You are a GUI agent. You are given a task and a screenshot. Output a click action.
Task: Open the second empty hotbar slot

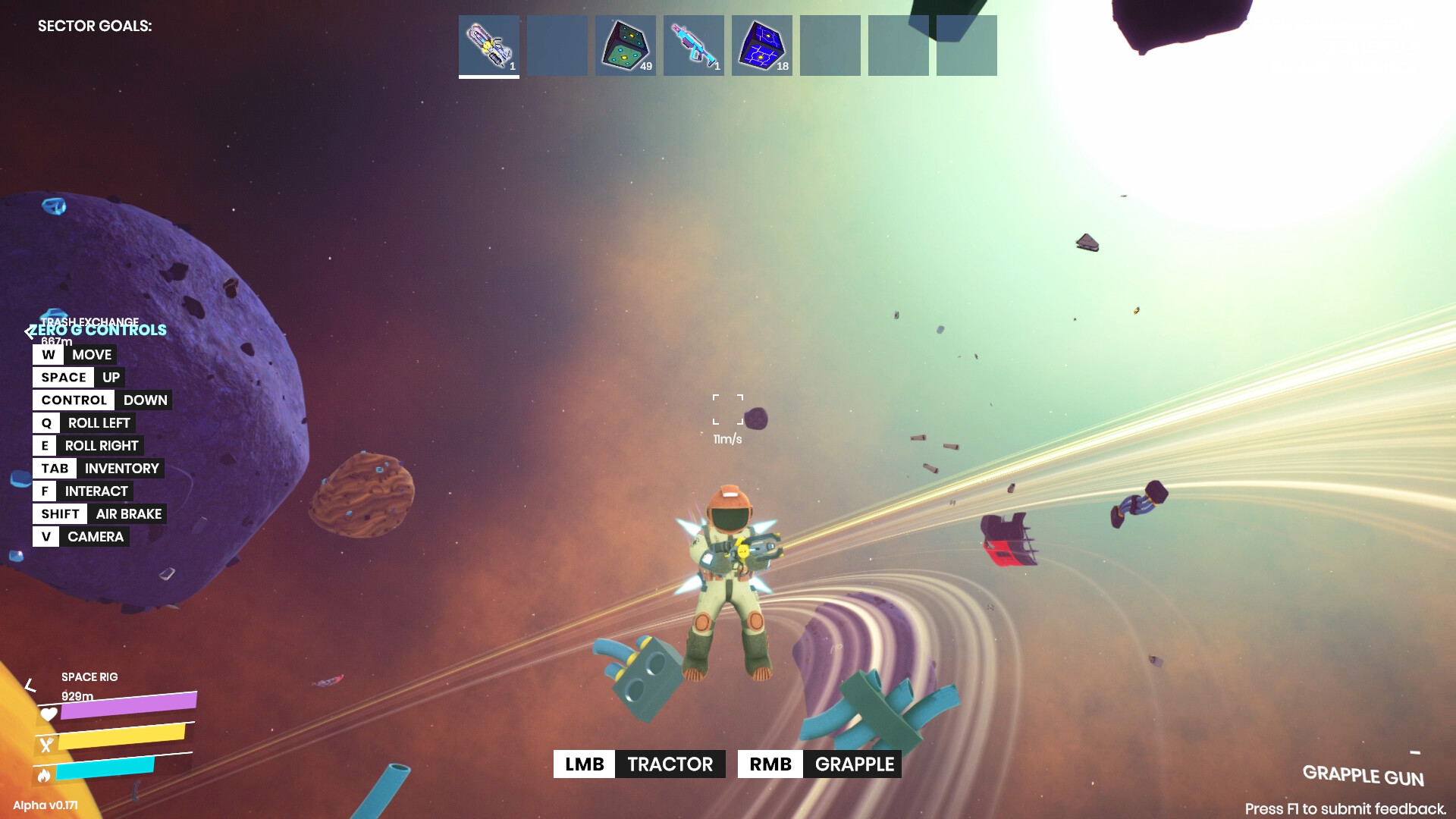tap(557, 45)
